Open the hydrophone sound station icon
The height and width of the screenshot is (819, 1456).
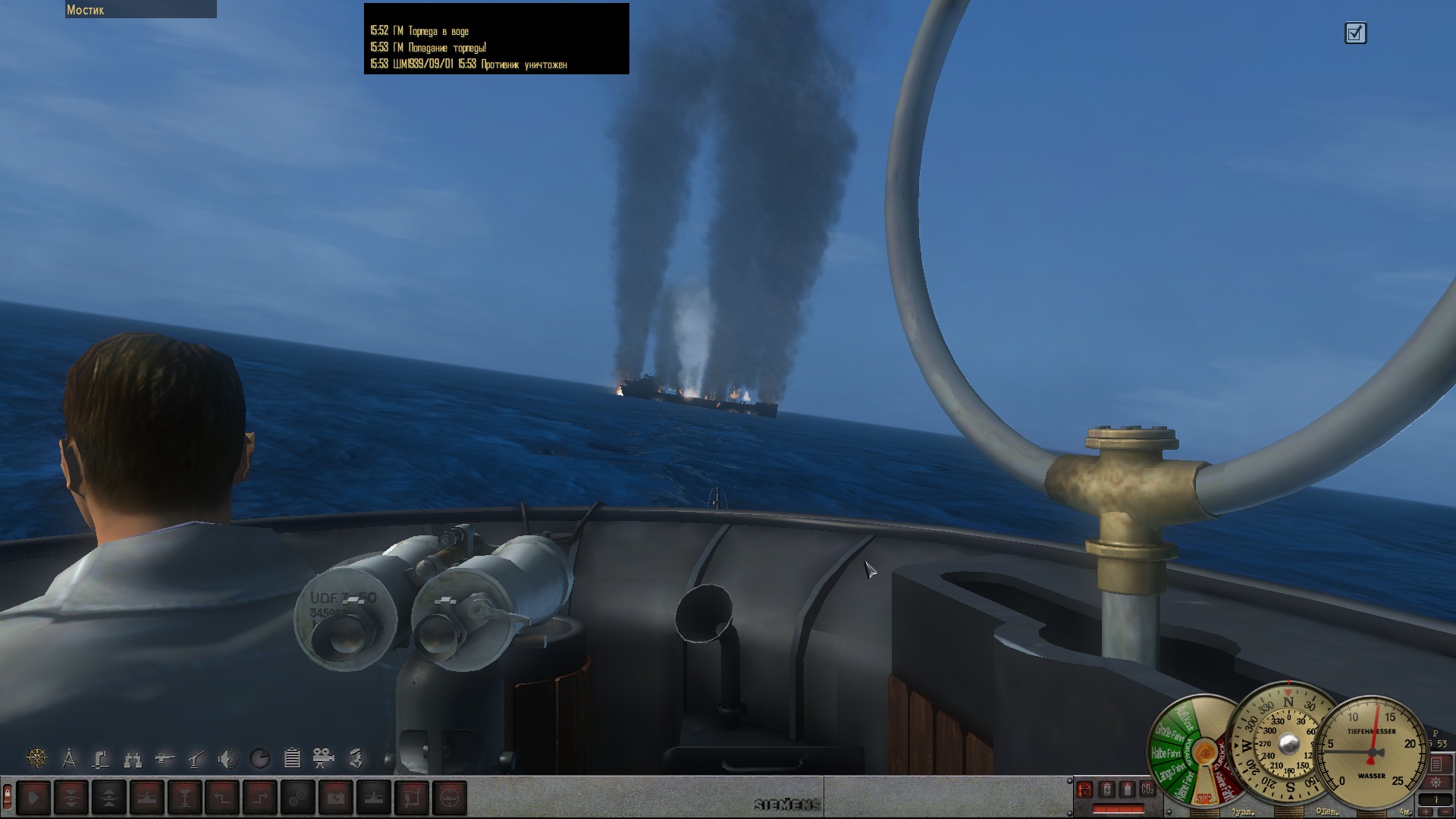[x=227, y=758]
